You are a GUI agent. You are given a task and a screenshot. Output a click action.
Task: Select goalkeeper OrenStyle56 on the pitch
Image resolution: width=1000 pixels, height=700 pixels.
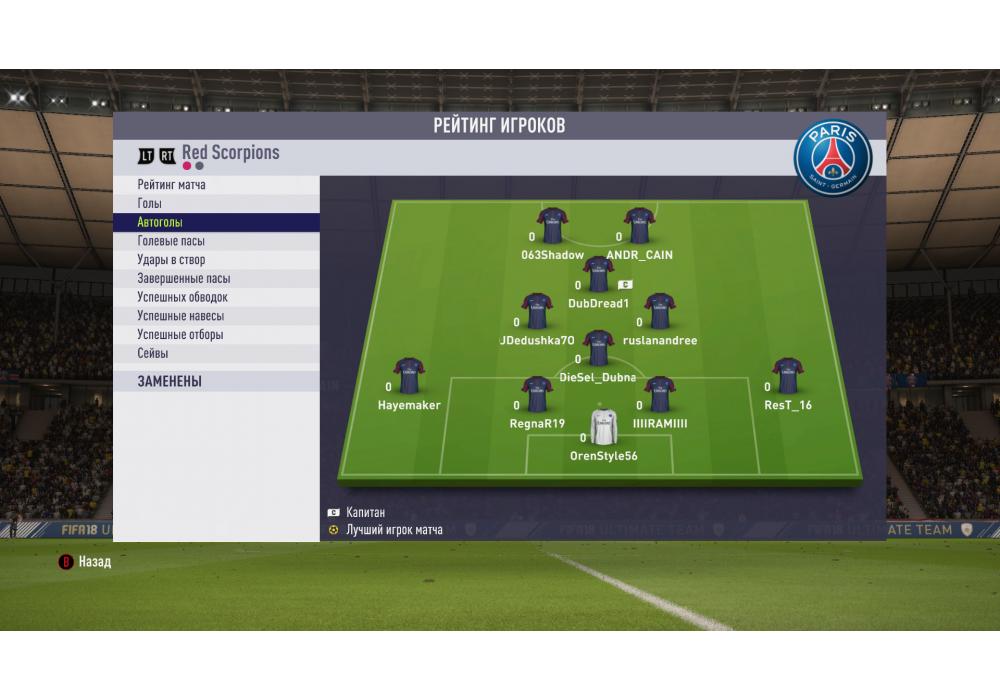[603, 426]
